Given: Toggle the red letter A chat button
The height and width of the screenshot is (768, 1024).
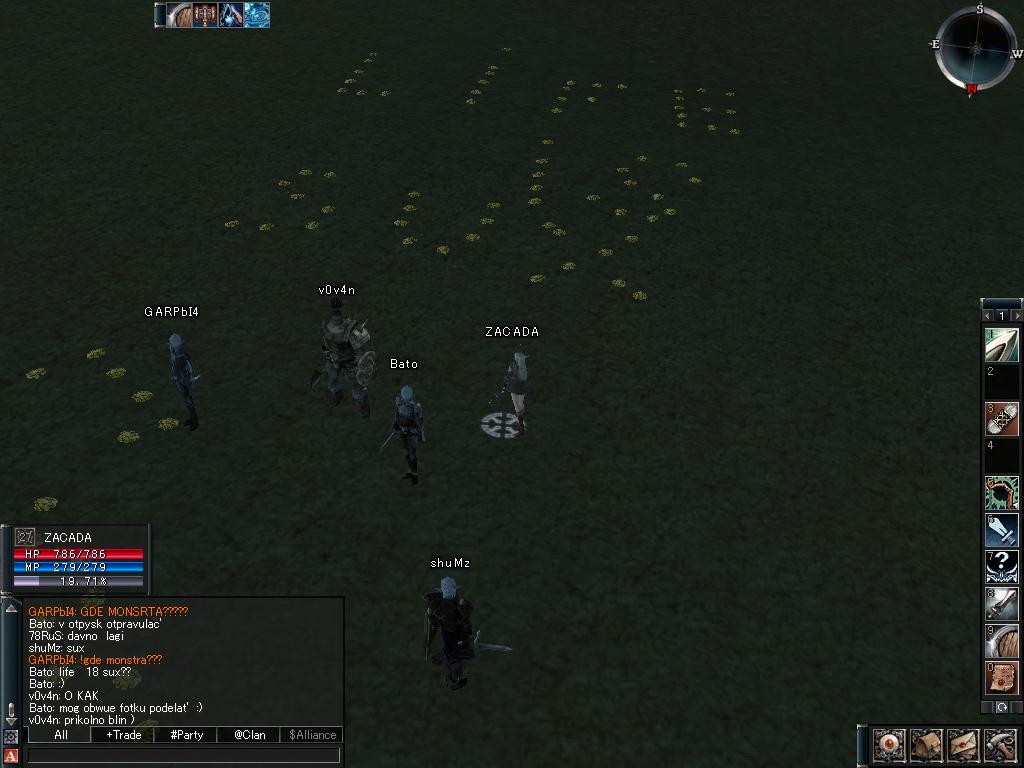Looking at the screenshot, I should 11,755.
